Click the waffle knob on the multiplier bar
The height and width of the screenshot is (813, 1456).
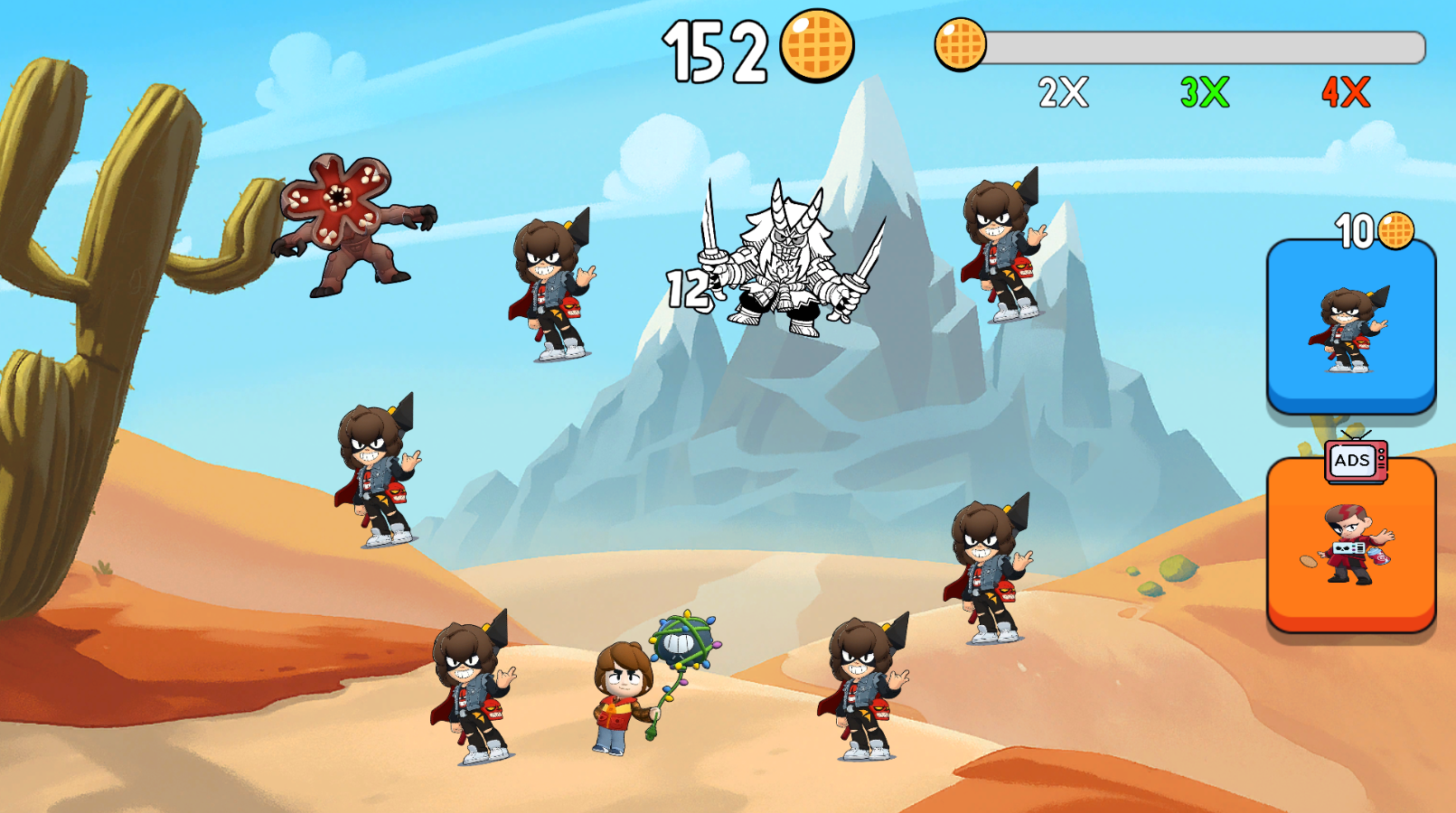(961, 43)
